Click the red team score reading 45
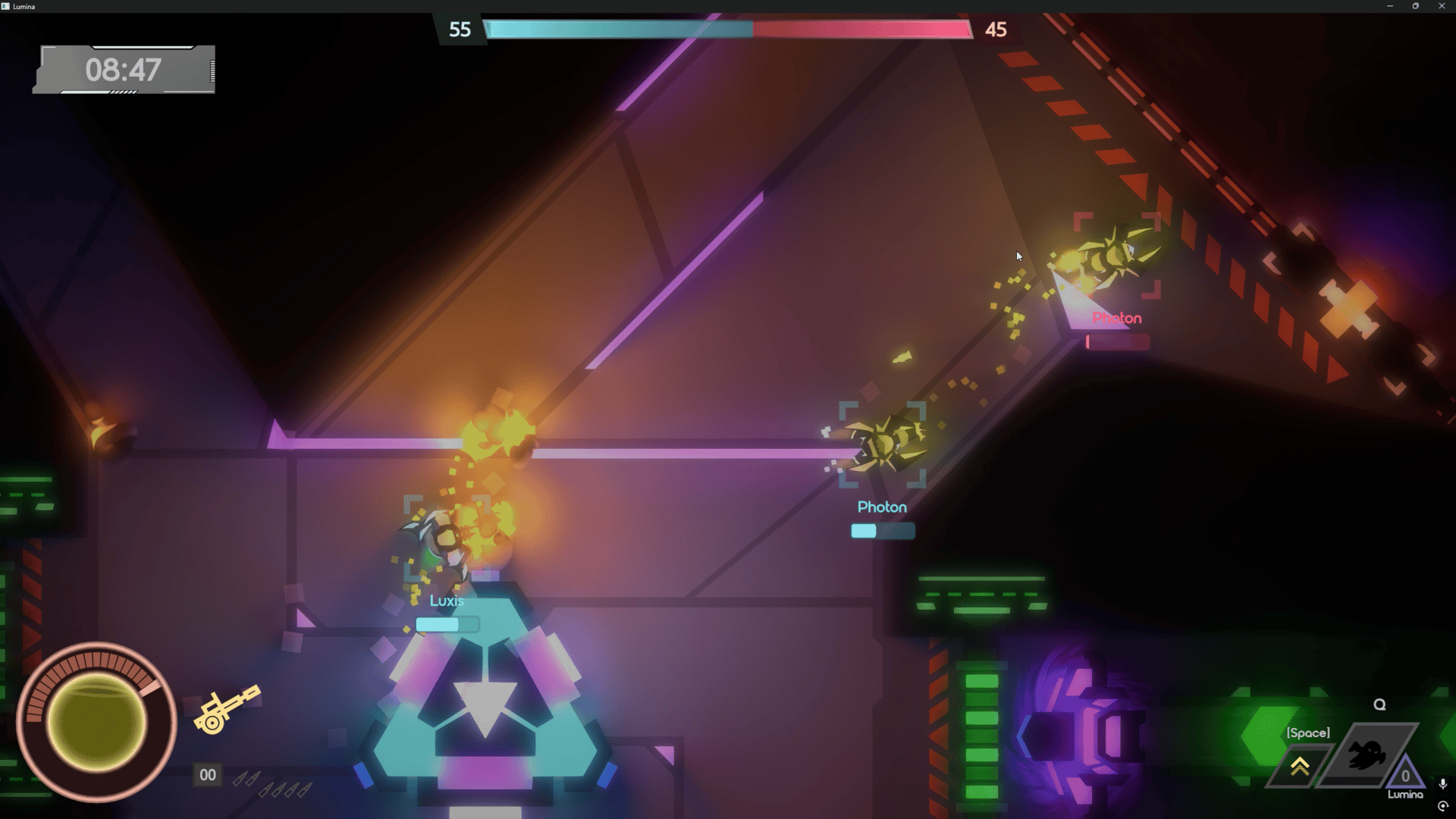 tap(997, 30)
